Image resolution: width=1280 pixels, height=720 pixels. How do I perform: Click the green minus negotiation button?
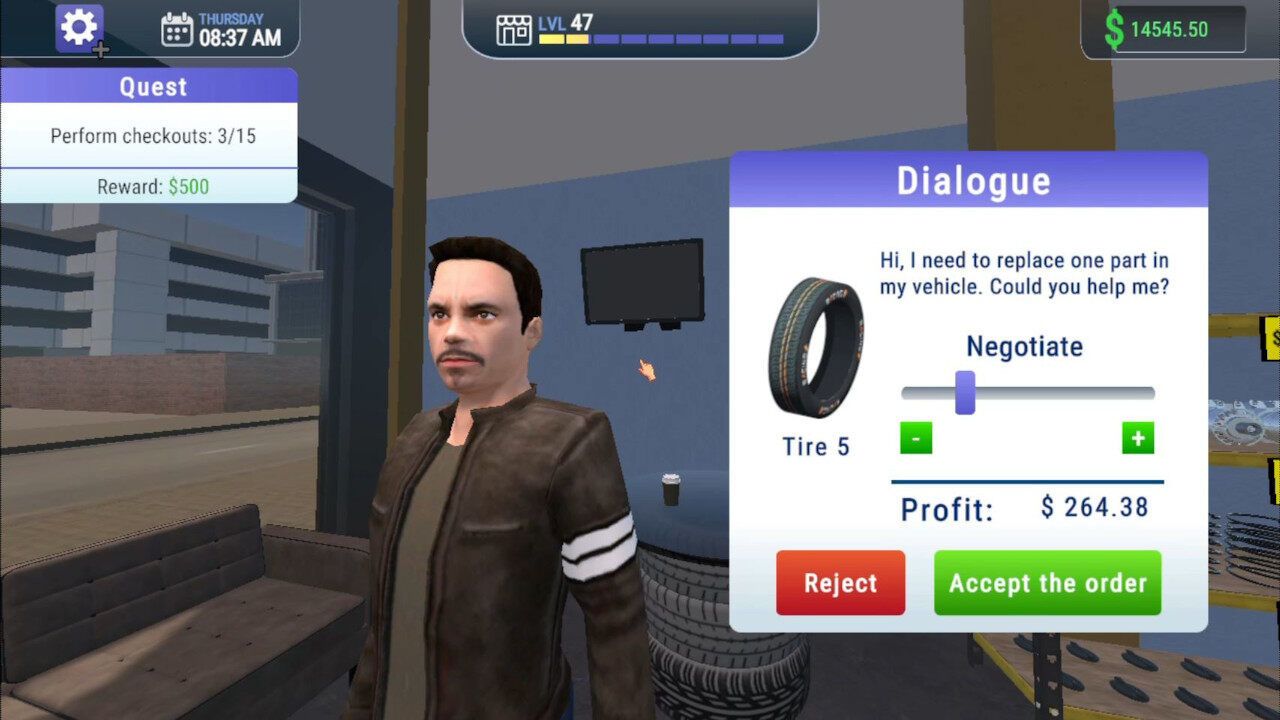tap(915, 438)
